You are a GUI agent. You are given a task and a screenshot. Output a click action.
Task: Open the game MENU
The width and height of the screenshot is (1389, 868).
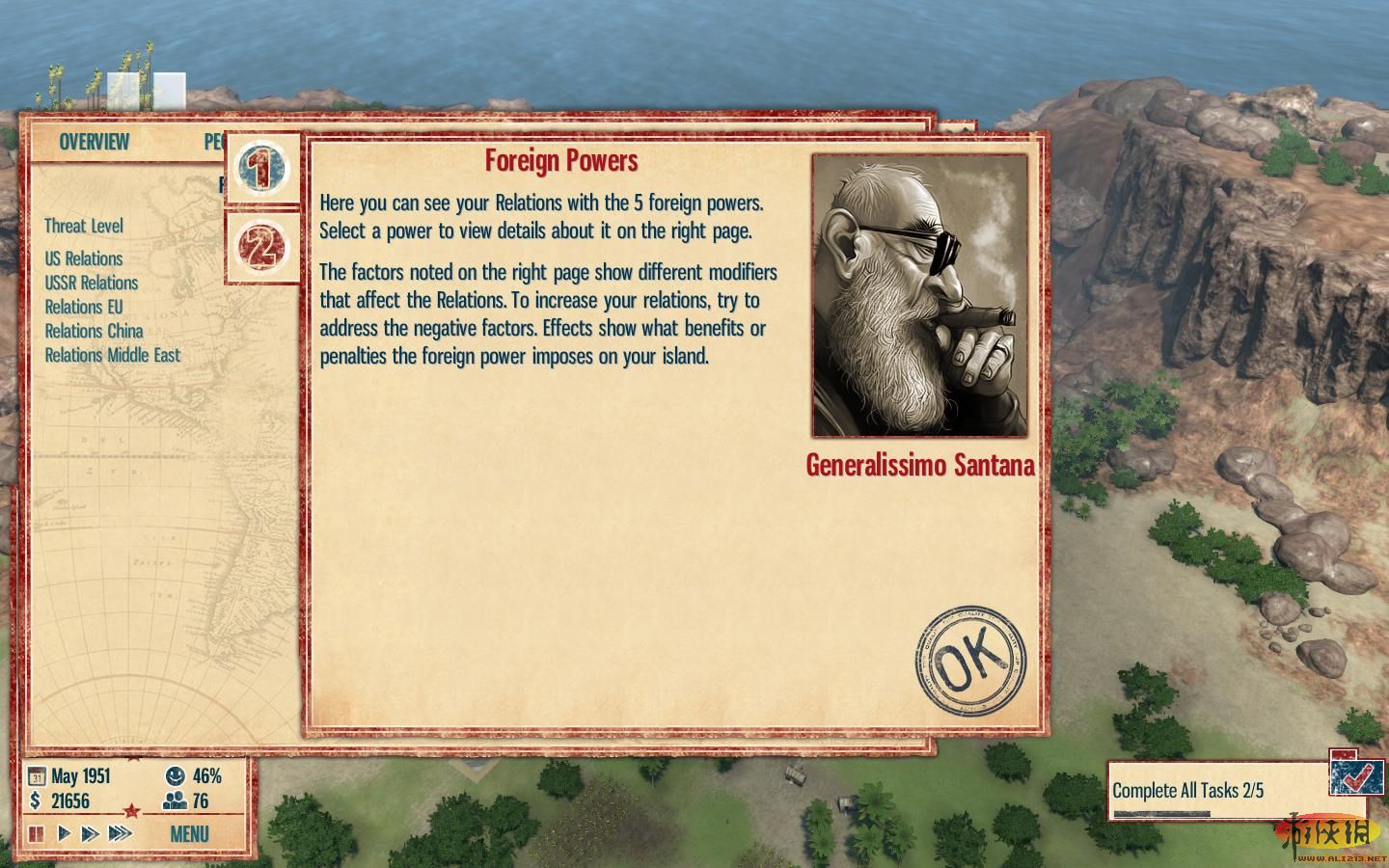(189, 833)
